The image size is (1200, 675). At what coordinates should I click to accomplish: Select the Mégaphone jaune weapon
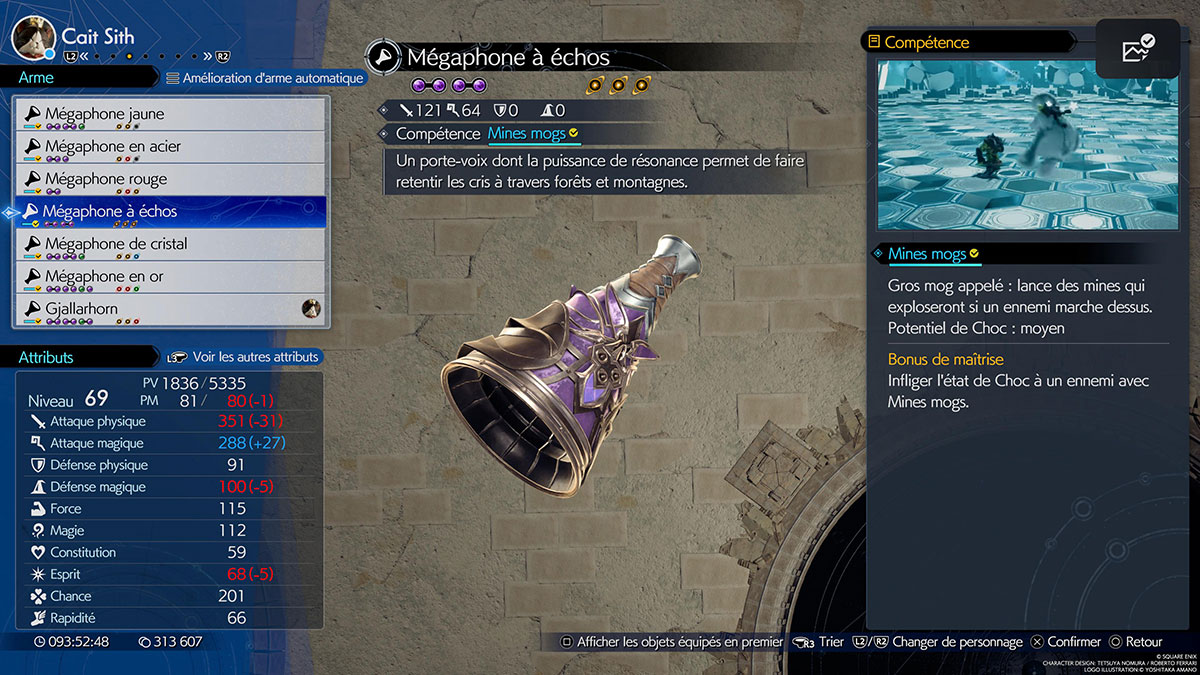tap(170, 114)
